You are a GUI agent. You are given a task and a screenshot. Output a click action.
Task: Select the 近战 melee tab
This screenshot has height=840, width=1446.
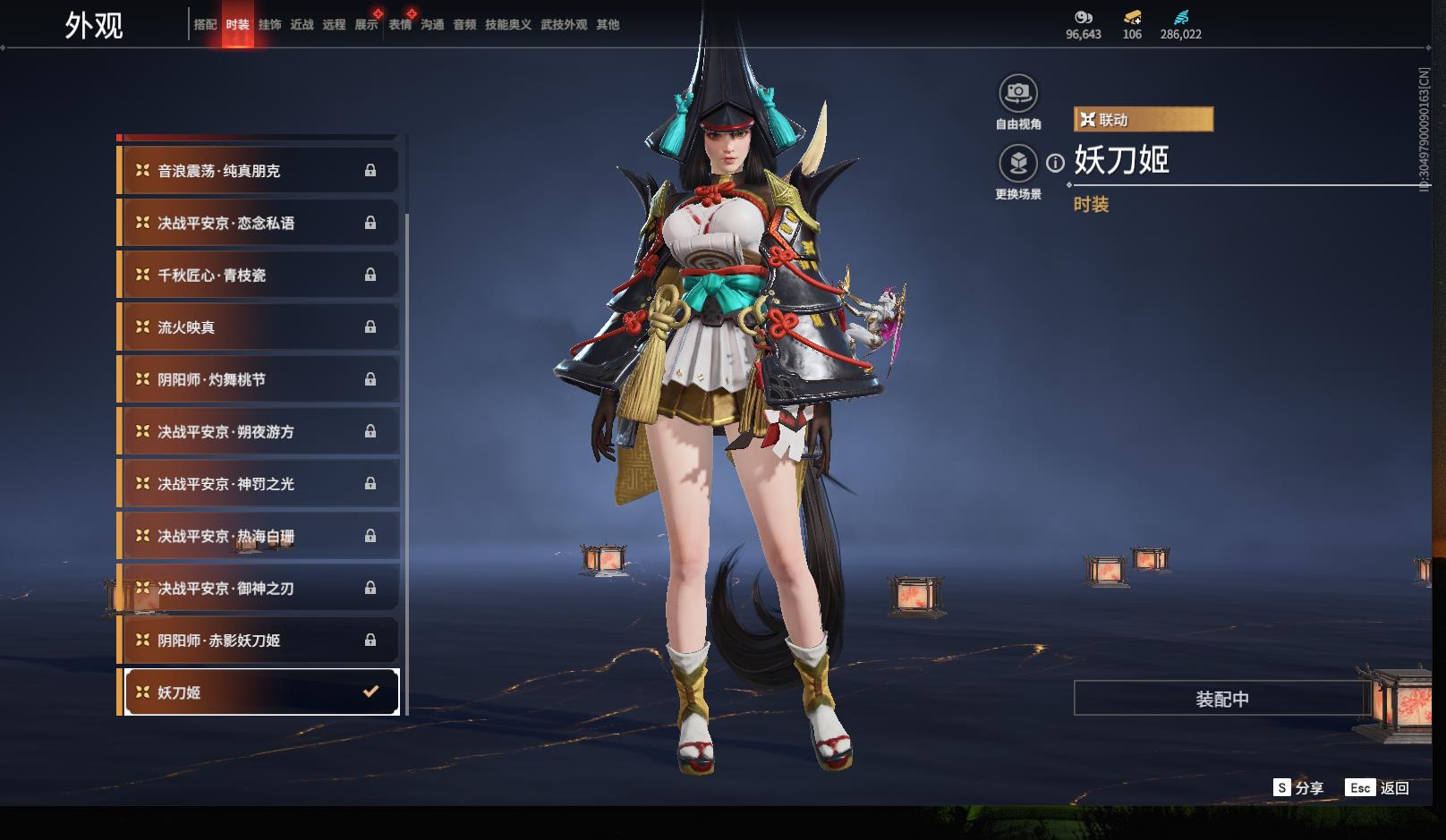pos(302,25)
